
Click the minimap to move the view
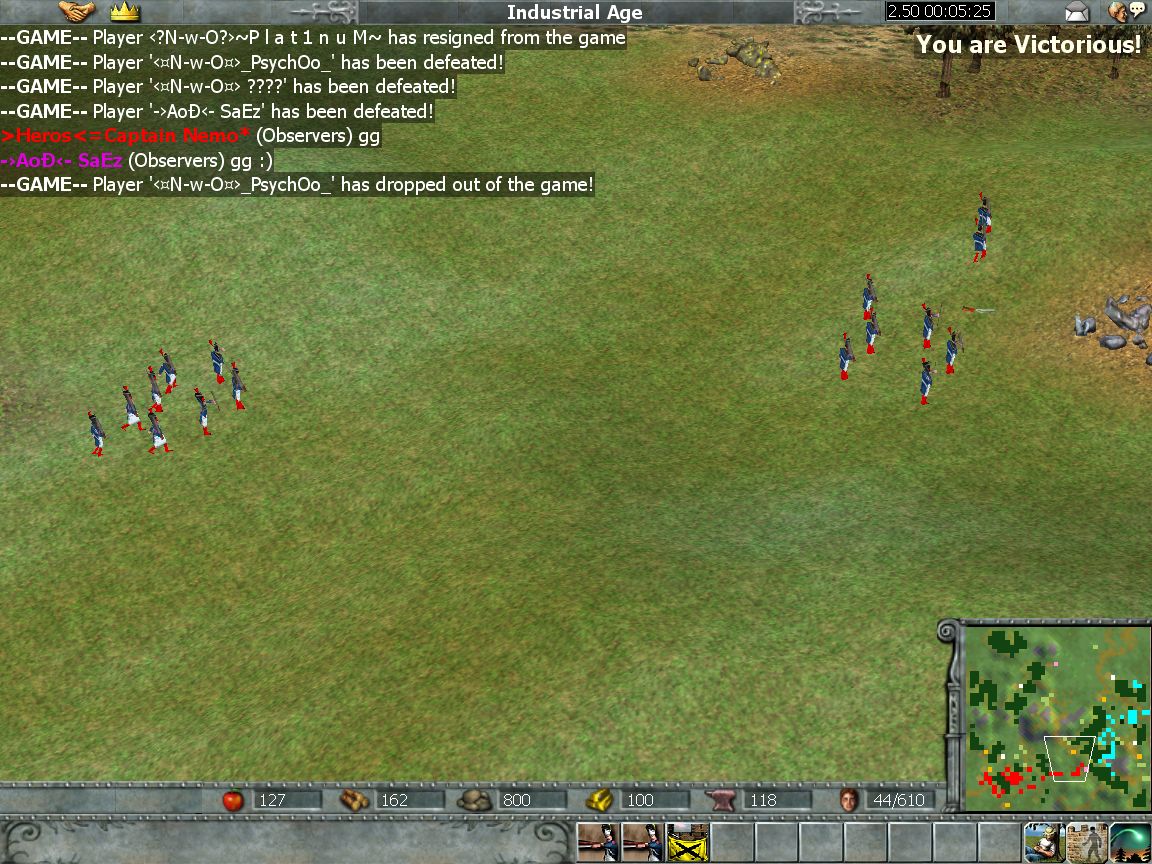click(1056, 716)
